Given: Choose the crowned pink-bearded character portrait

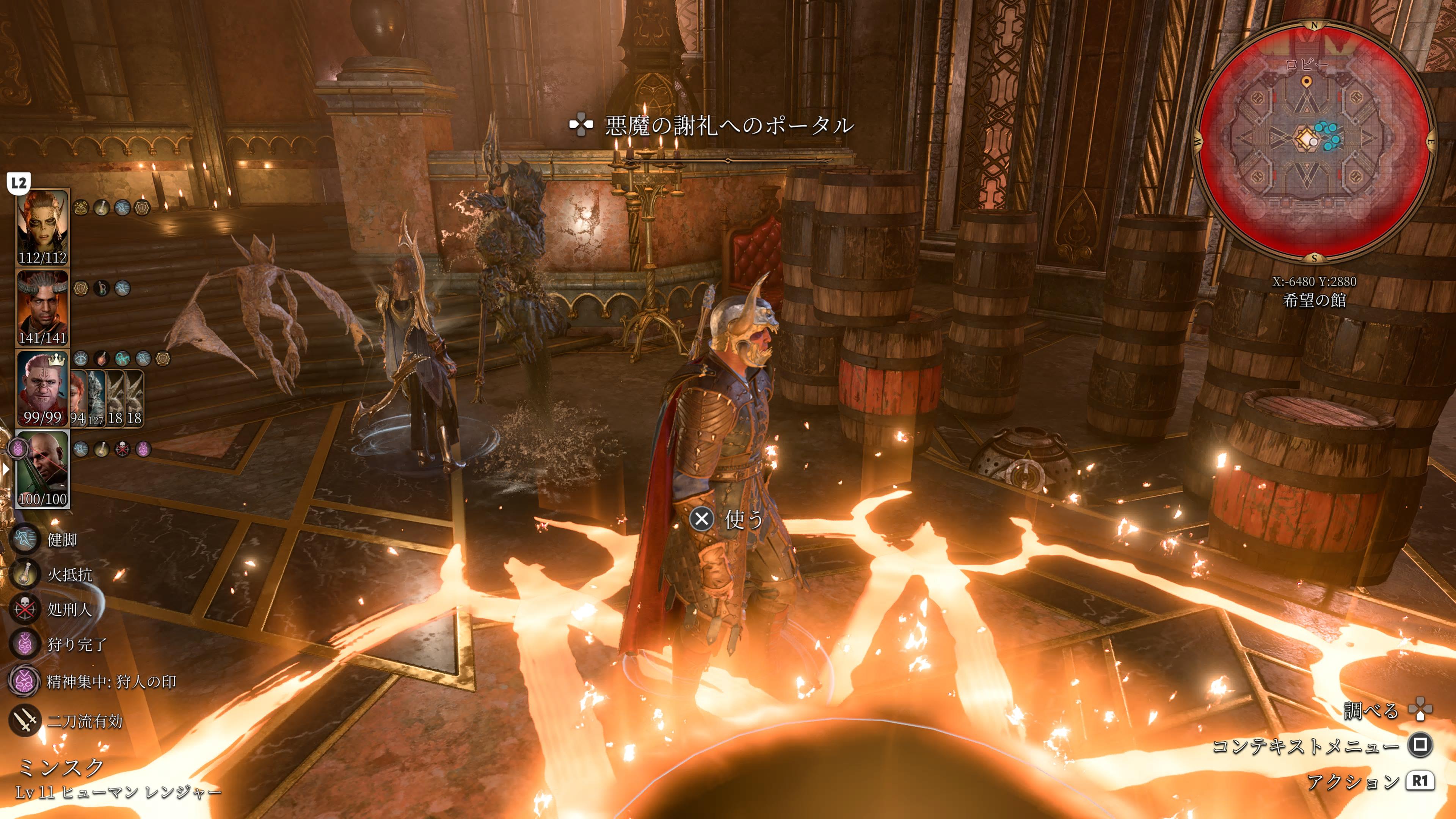Looking at the screenshot, I should (x=42, y=388).
